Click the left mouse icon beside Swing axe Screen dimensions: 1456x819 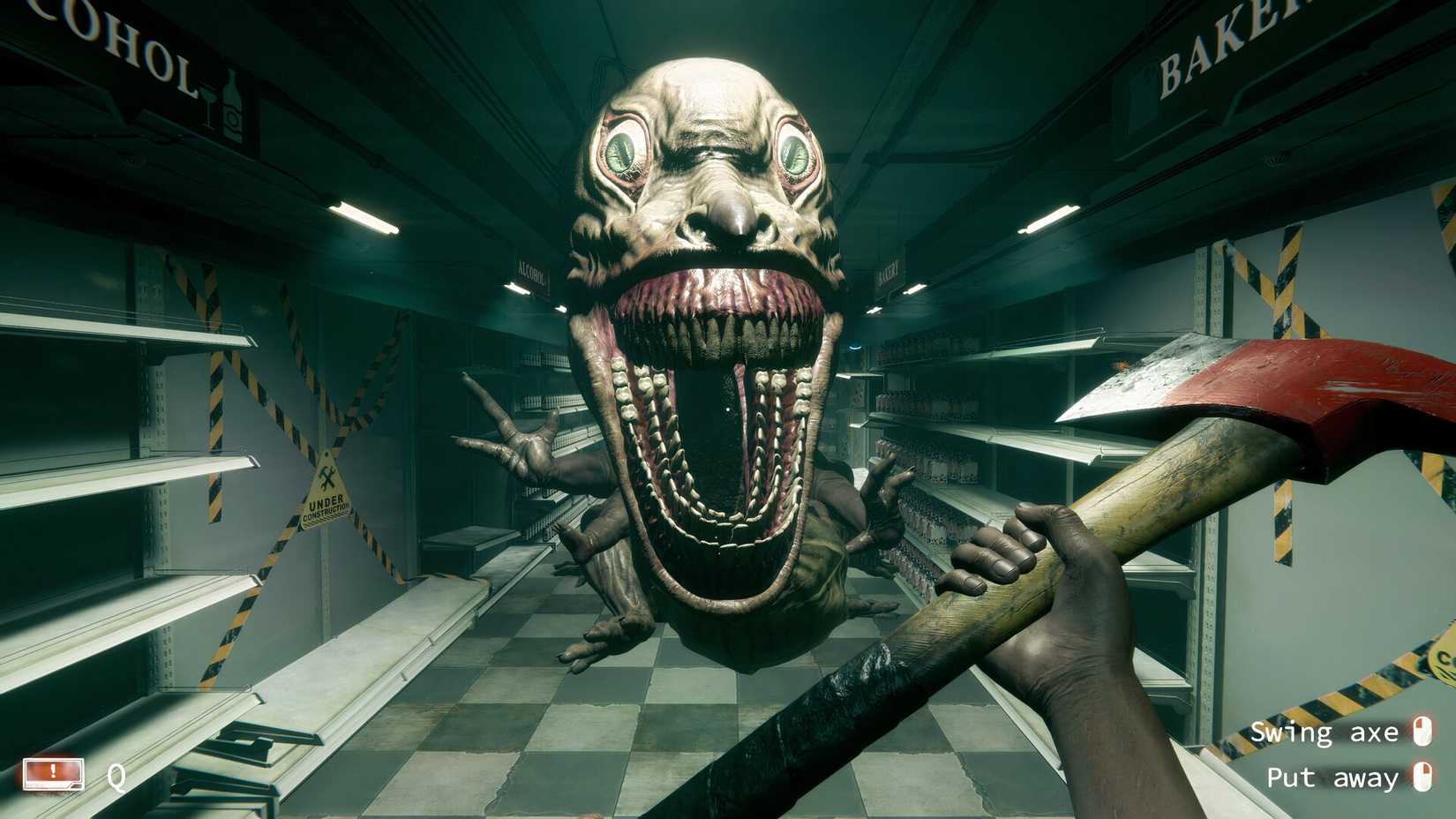(1423, 733)
